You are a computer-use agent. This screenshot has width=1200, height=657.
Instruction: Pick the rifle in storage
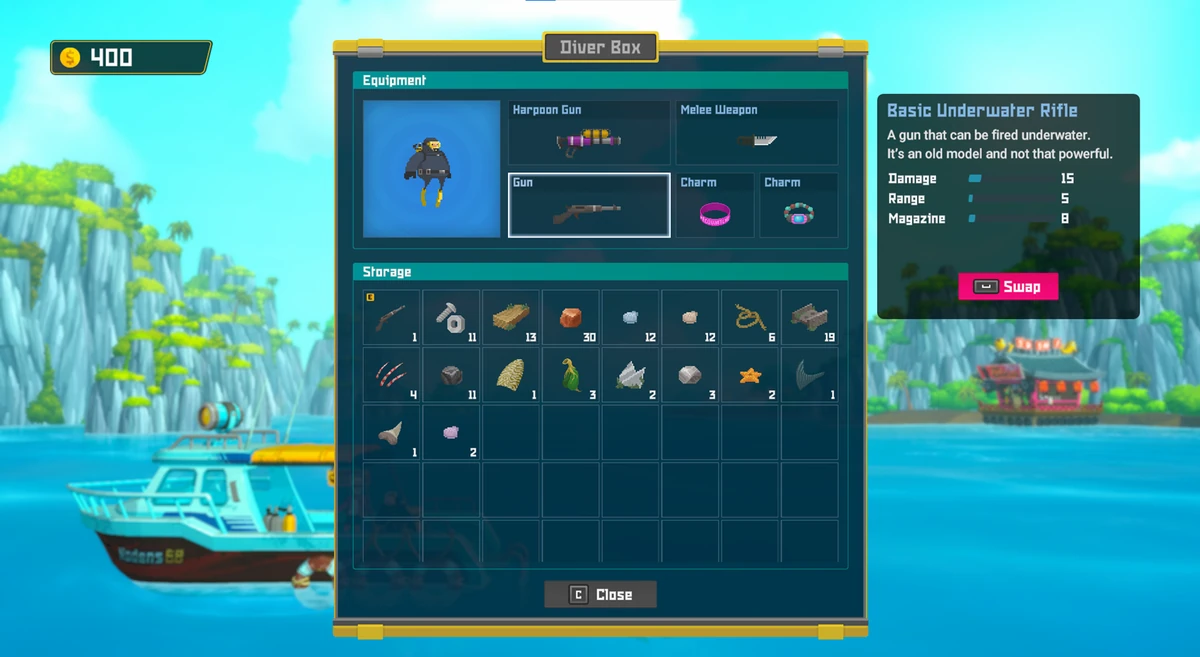click(x=391, y=318)
